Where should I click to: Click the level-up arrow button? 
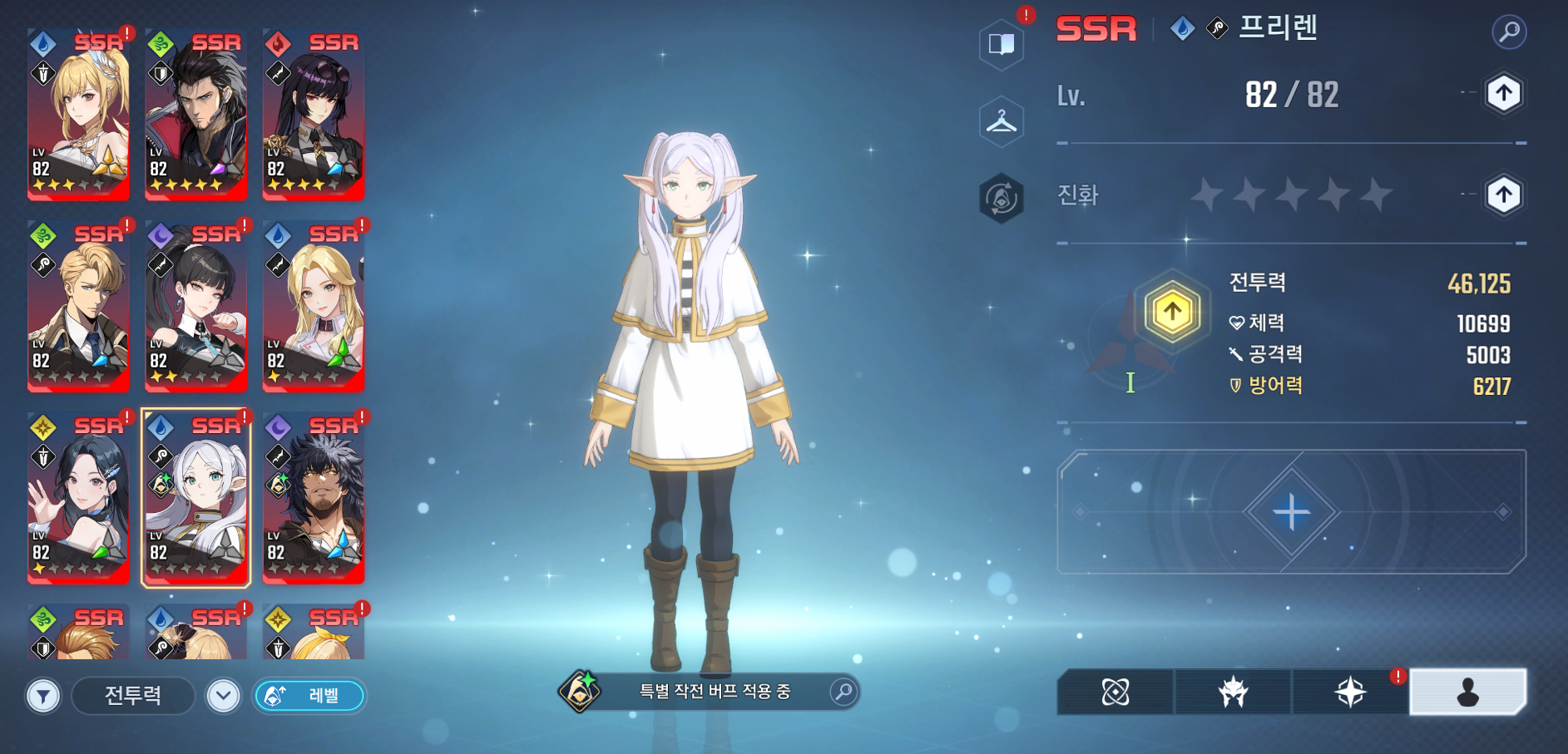[1503, 94]
